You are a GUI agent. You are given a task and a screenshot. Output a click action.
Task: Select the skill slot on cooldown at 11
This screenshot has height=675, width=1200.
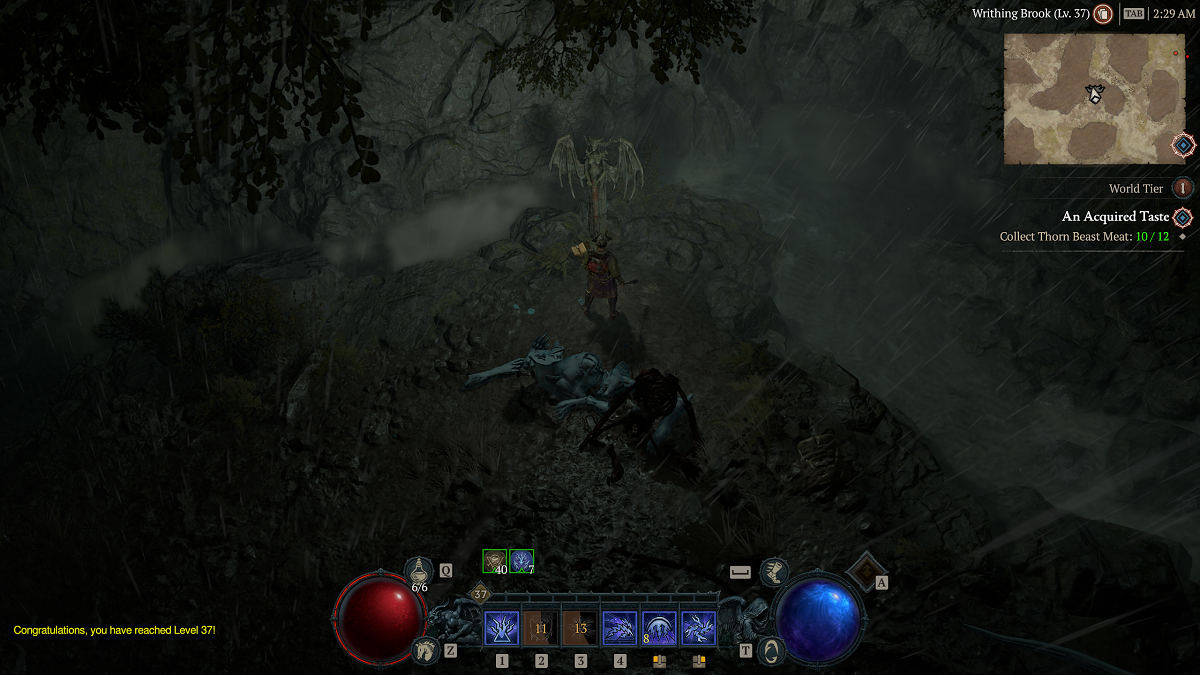(x=541, y=629)
